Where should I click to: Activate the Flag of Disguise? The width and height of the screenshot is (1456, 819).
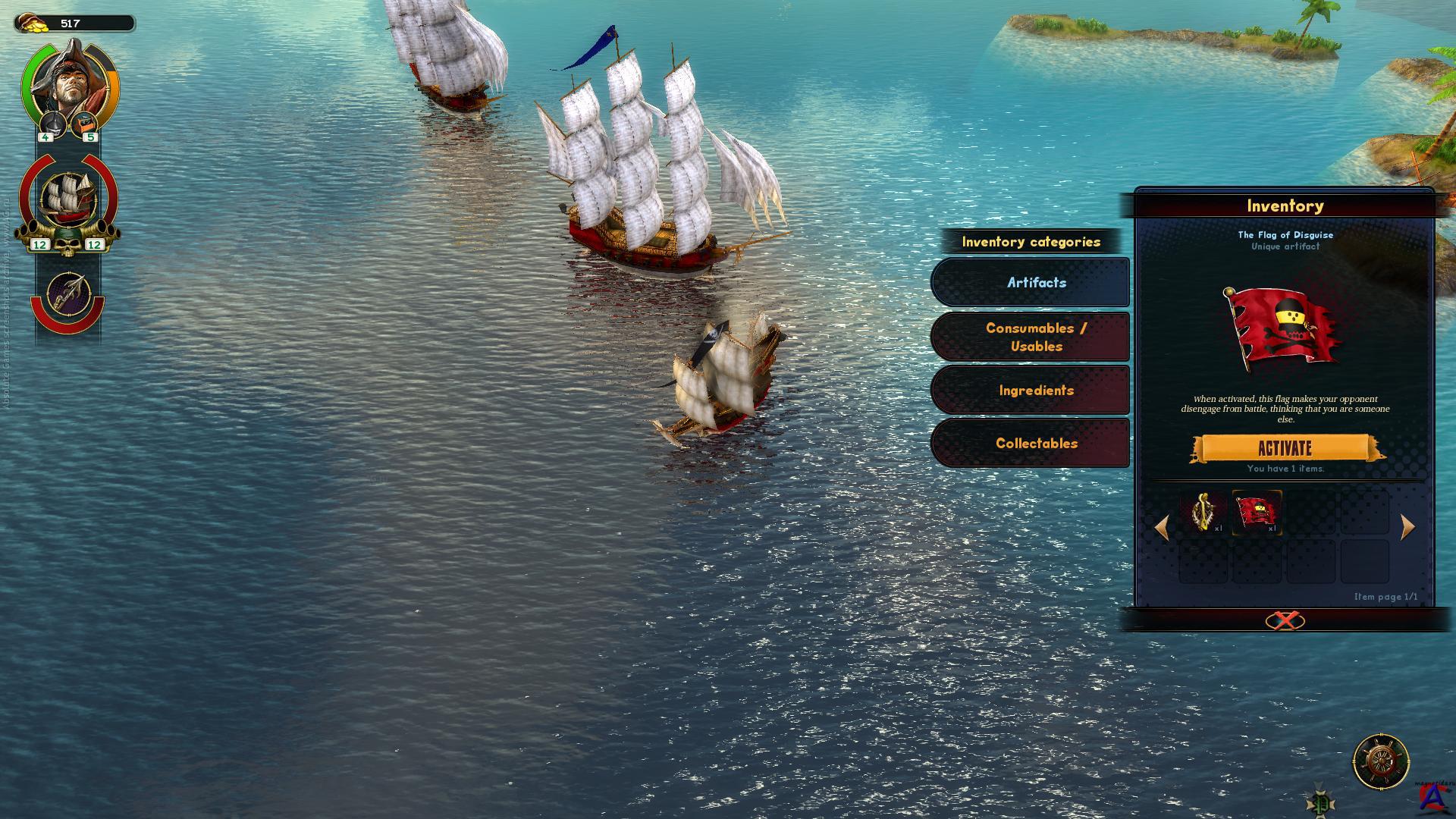1285,448
